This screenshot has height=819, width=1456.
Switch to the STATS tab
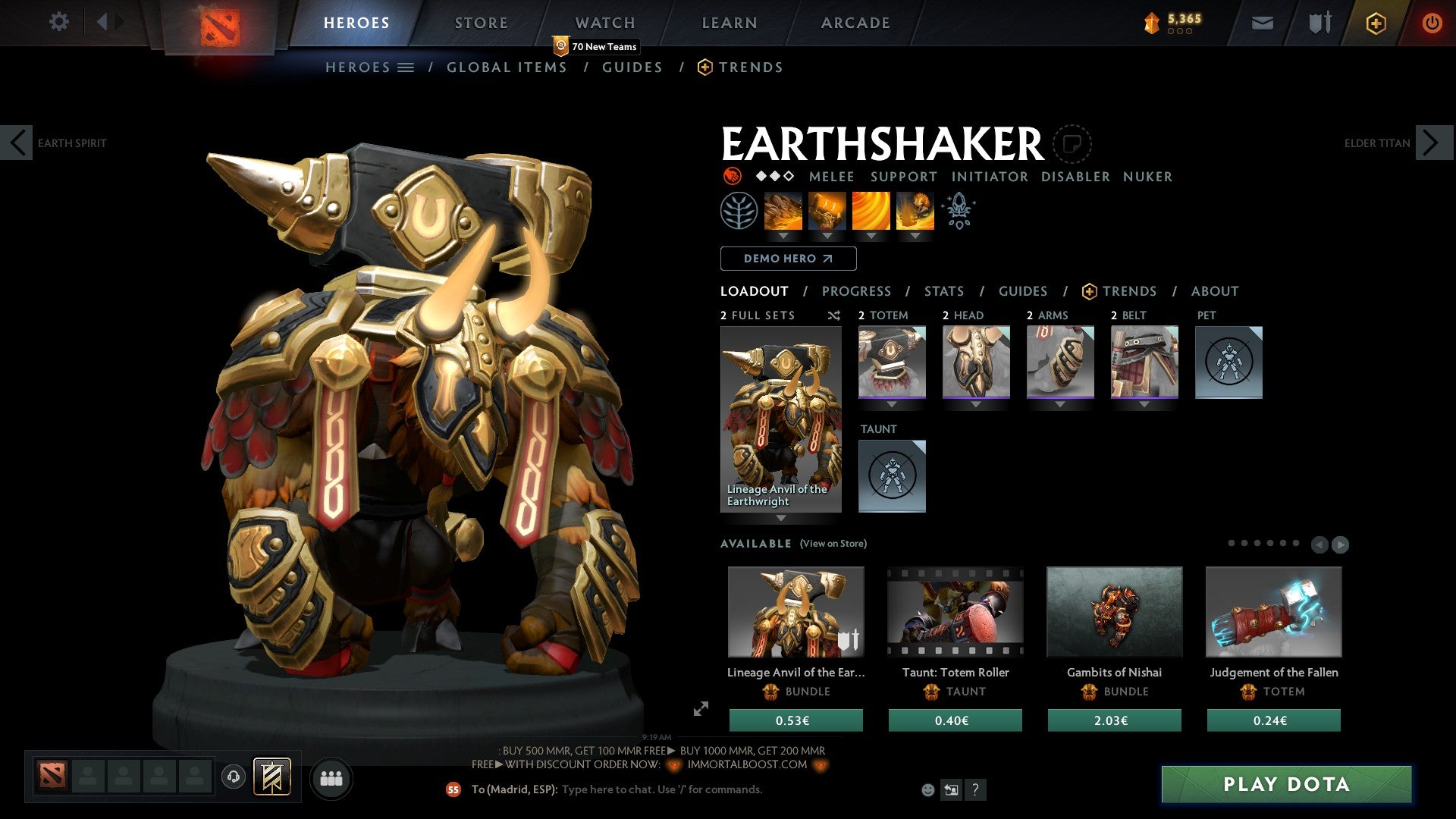(943, 290)
